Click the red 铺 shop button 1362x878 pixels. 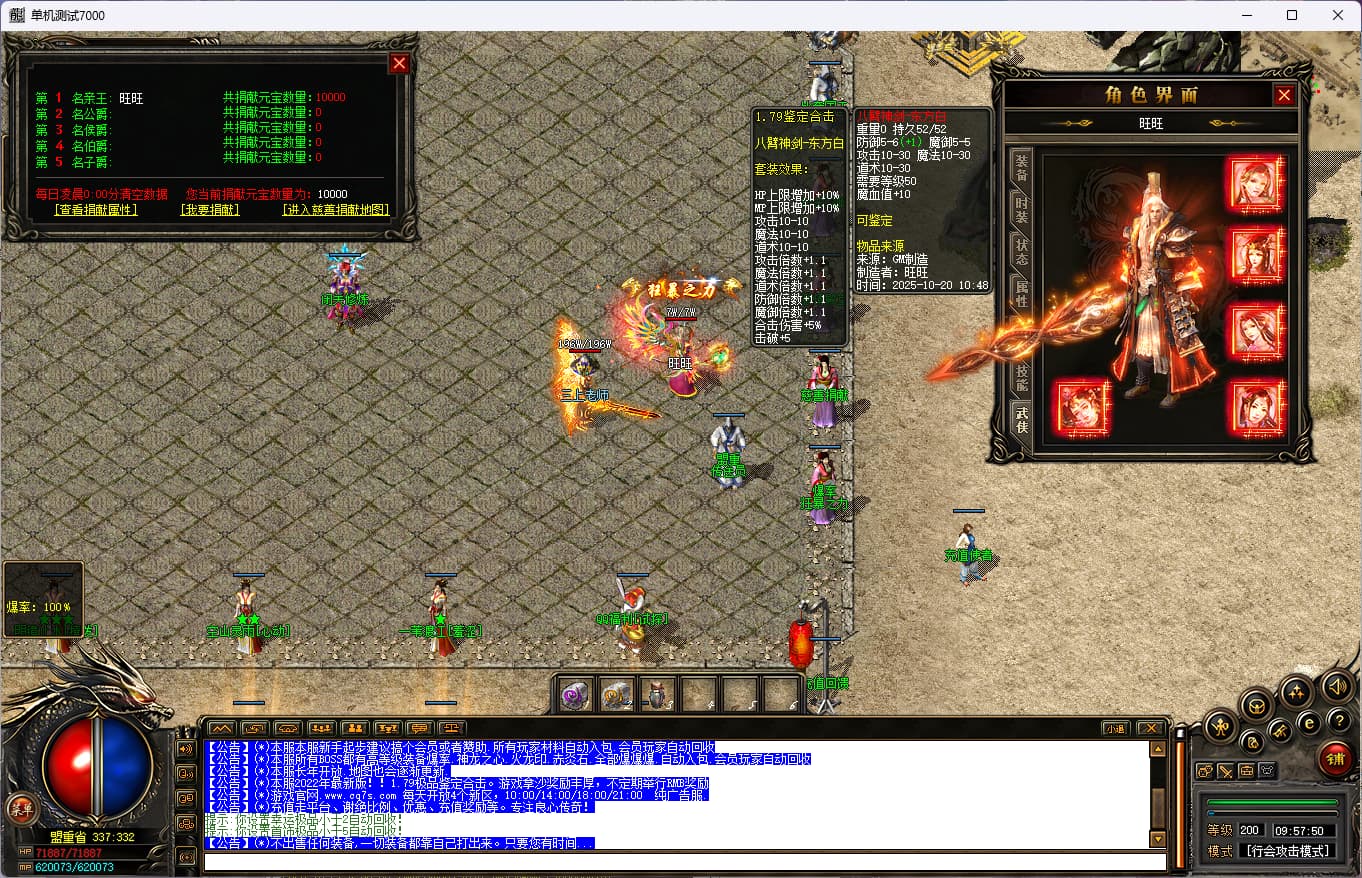(1334, 759)
